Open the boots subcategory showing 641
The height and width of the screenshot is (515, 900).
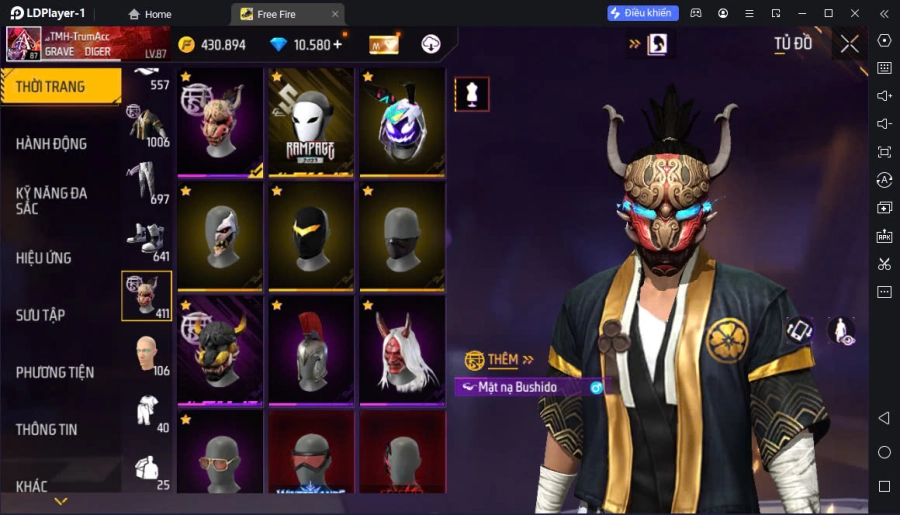[x=146, y=240]
